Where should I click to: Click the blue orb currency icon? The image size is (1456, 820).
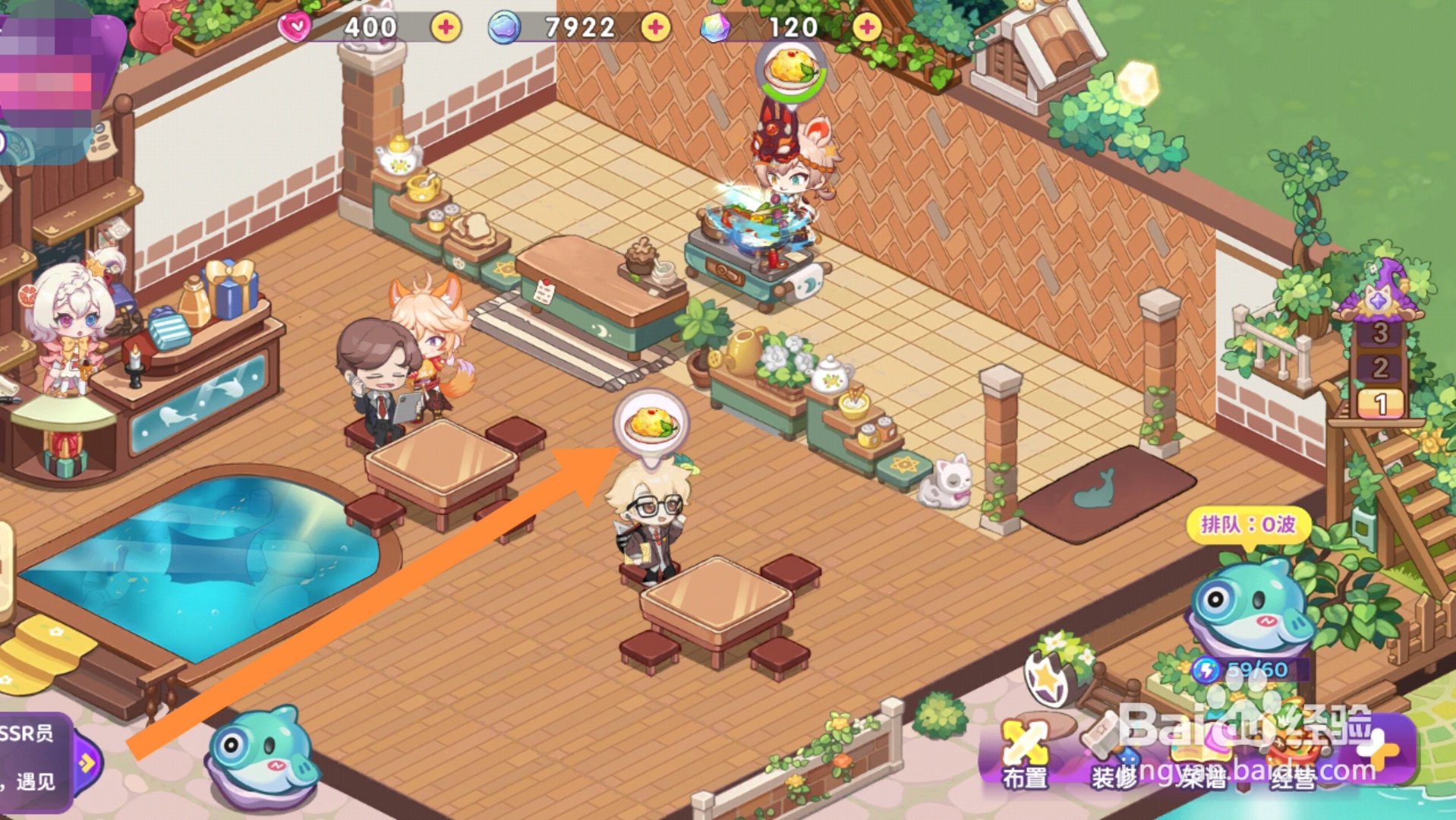(507, 28)
